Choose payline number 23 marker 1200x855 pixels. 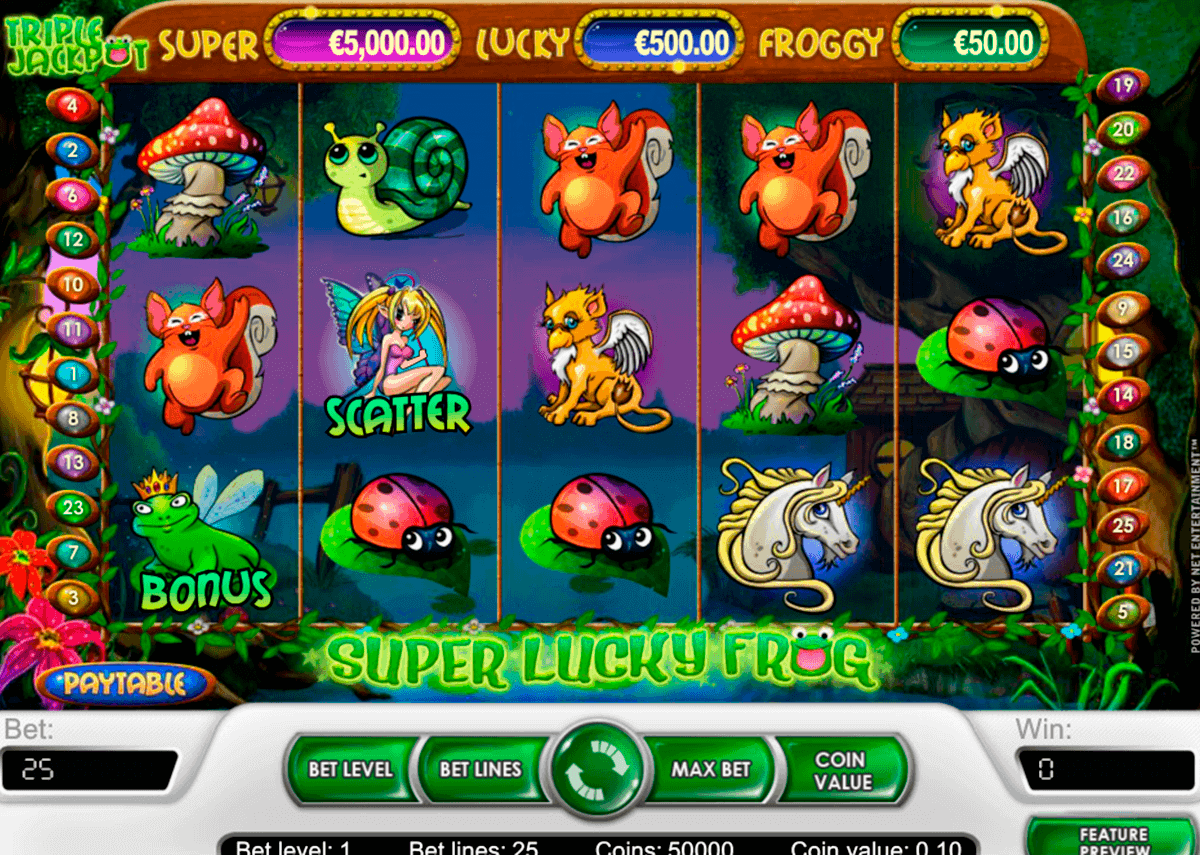72,508
